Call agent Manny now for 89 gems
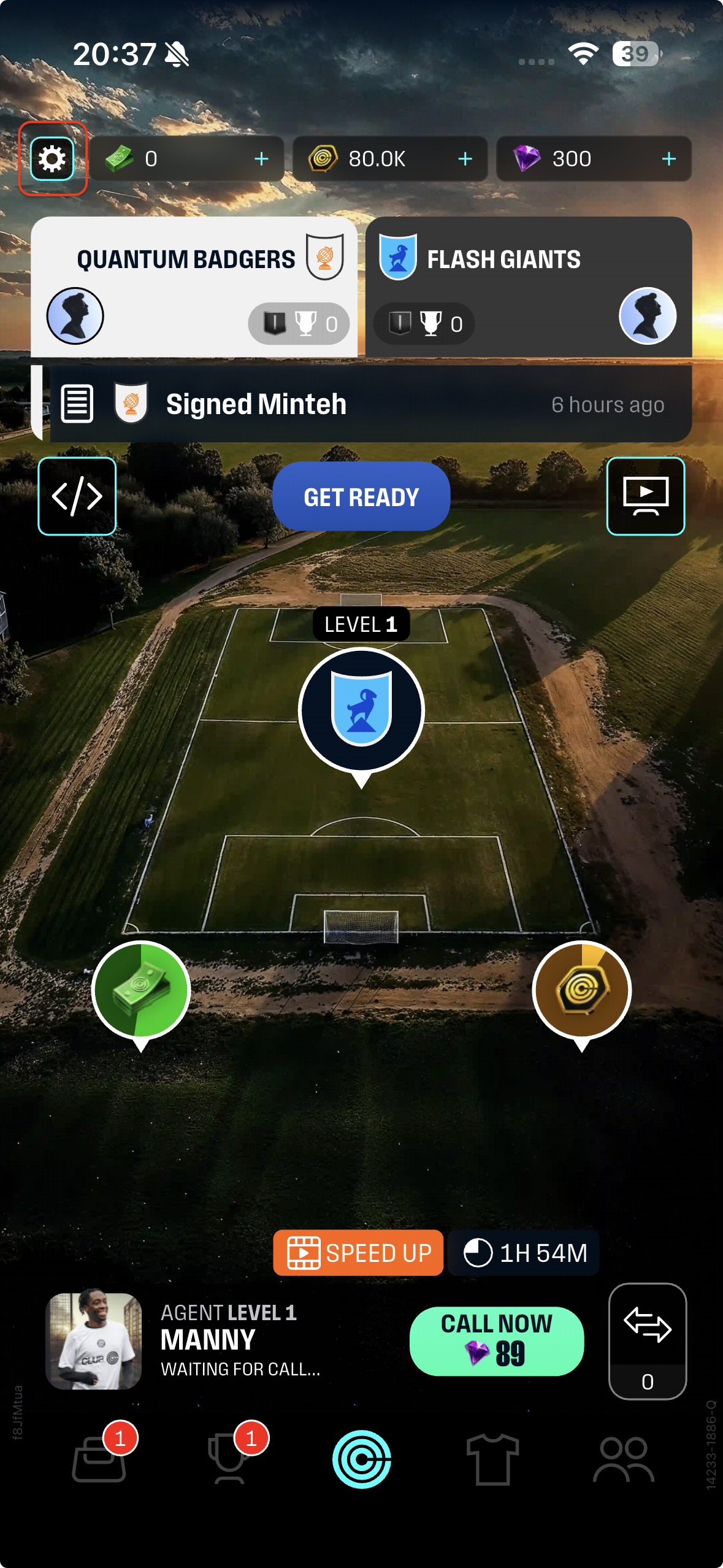 (496, 1341)
